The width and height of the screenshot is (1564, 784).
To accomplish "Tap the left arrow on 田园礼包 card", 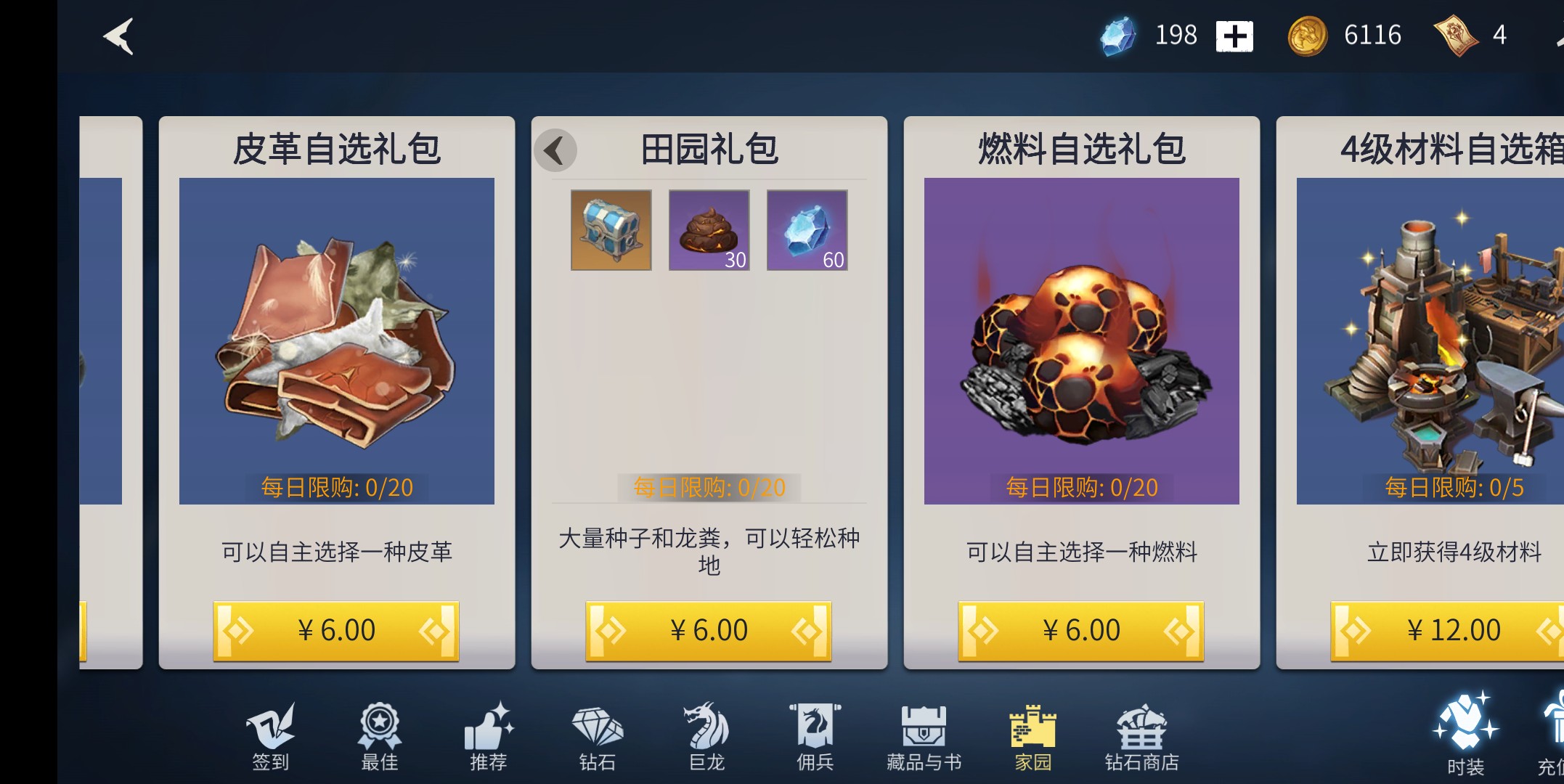I will [555, 150].
